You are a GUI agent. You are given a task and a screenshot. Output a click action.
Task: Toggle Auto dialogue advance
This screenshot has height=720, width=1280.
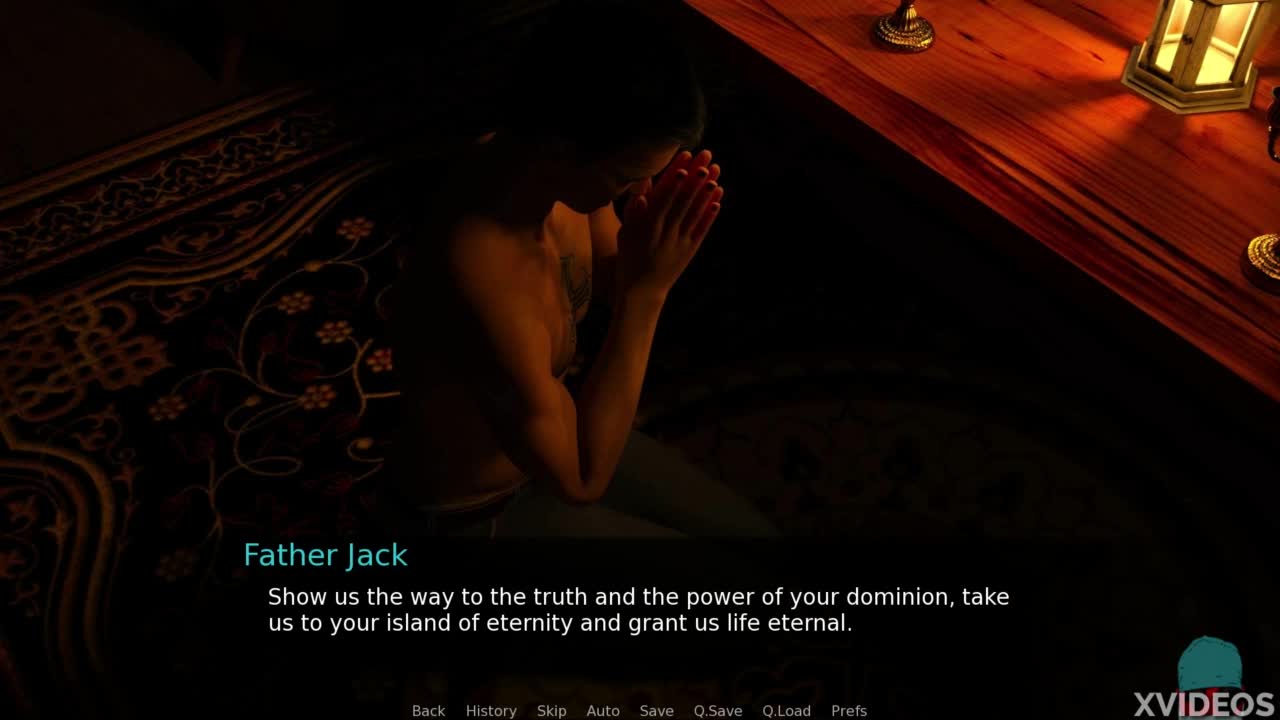[603, 711]
